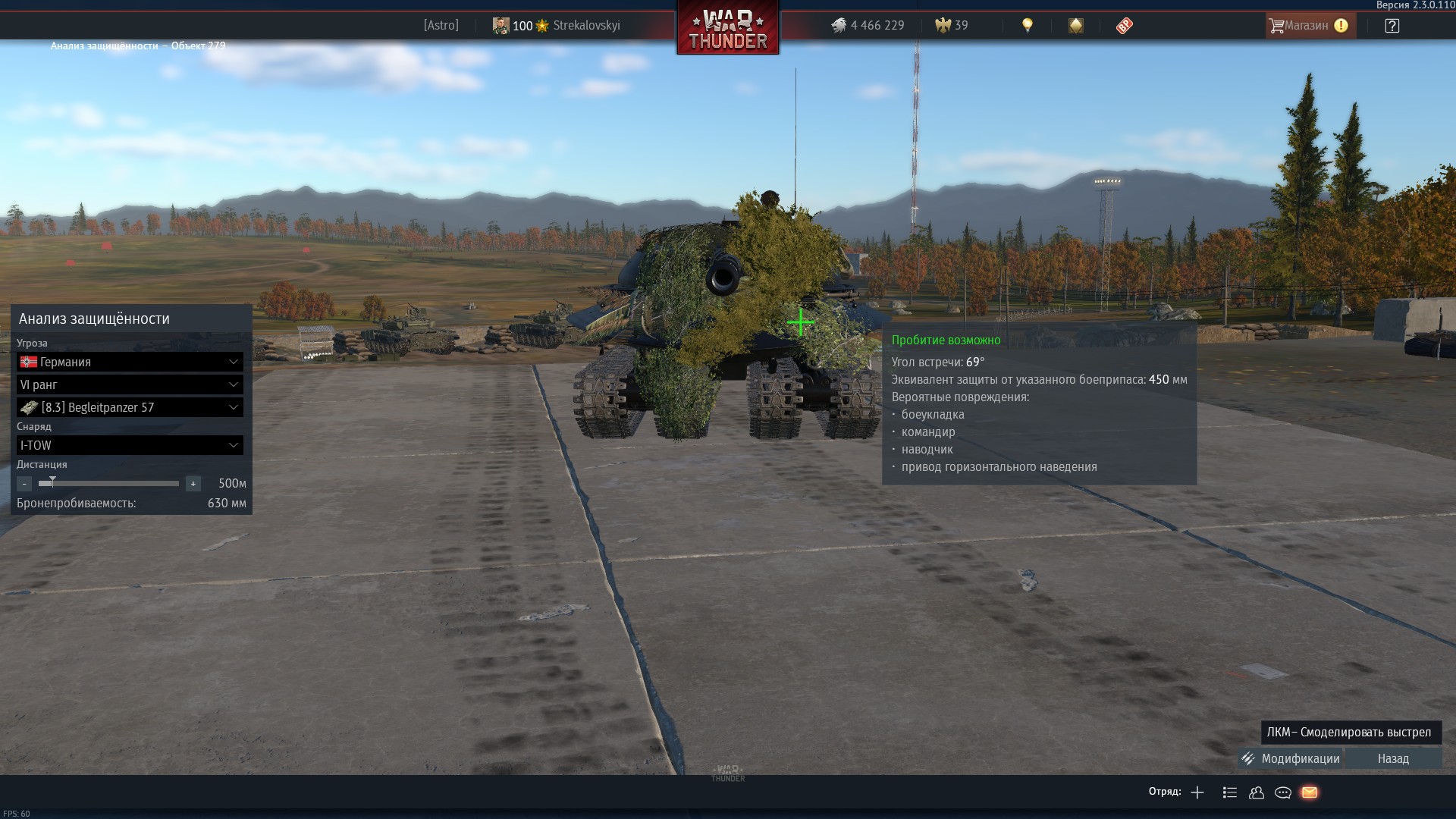Open the chat speech bubble icon
Viewport: 1456px width, 819px height.
click(1283, 792)
